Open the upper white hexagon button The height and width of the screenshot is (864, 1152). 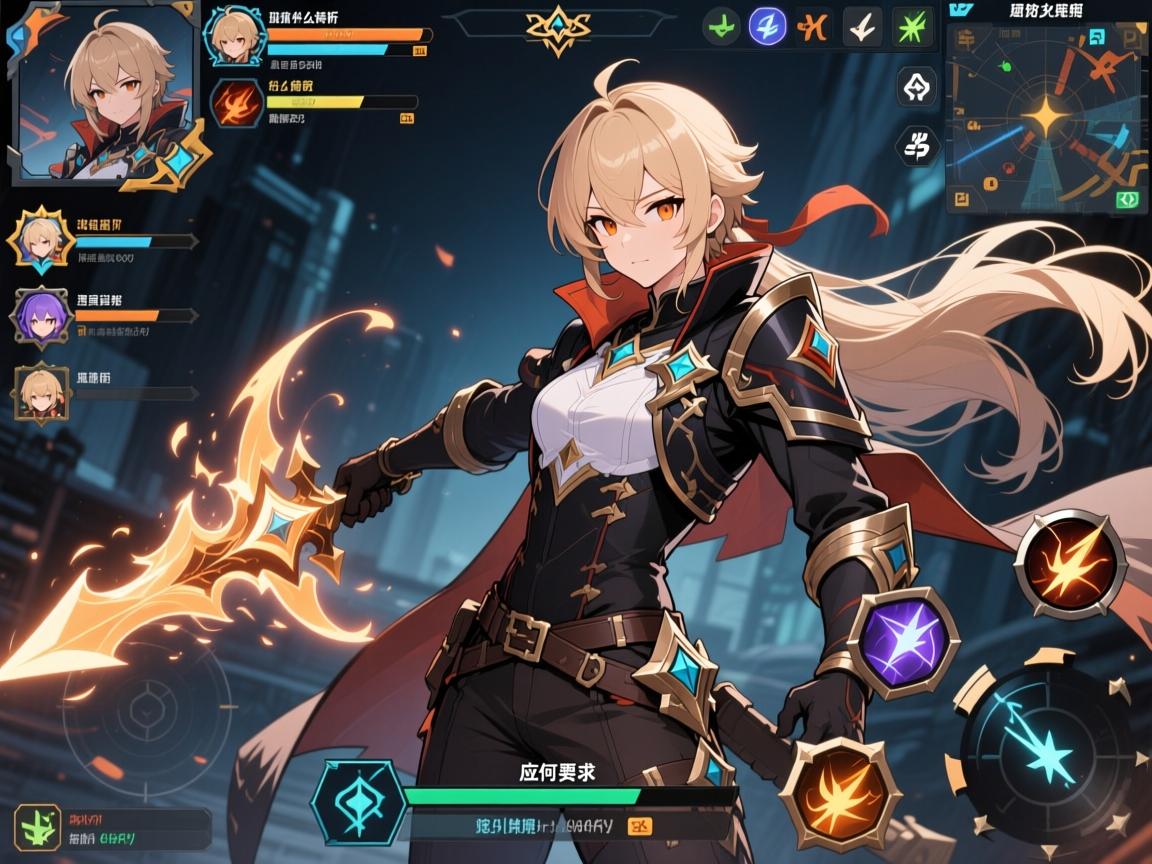[x=917, y=87]
